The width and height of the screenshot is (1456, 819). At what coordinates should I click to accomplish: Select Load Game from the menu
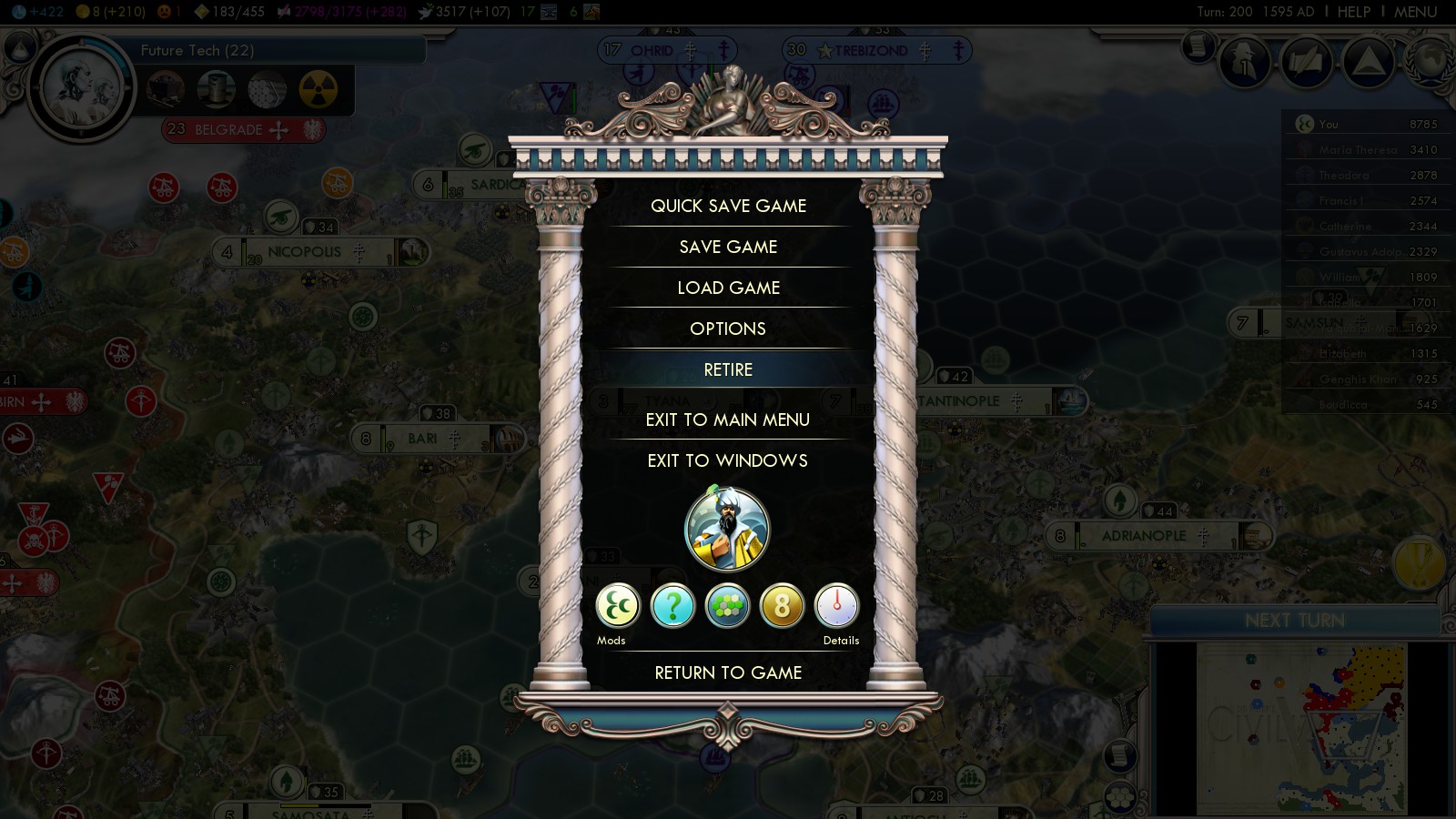(x=728, y=288)
